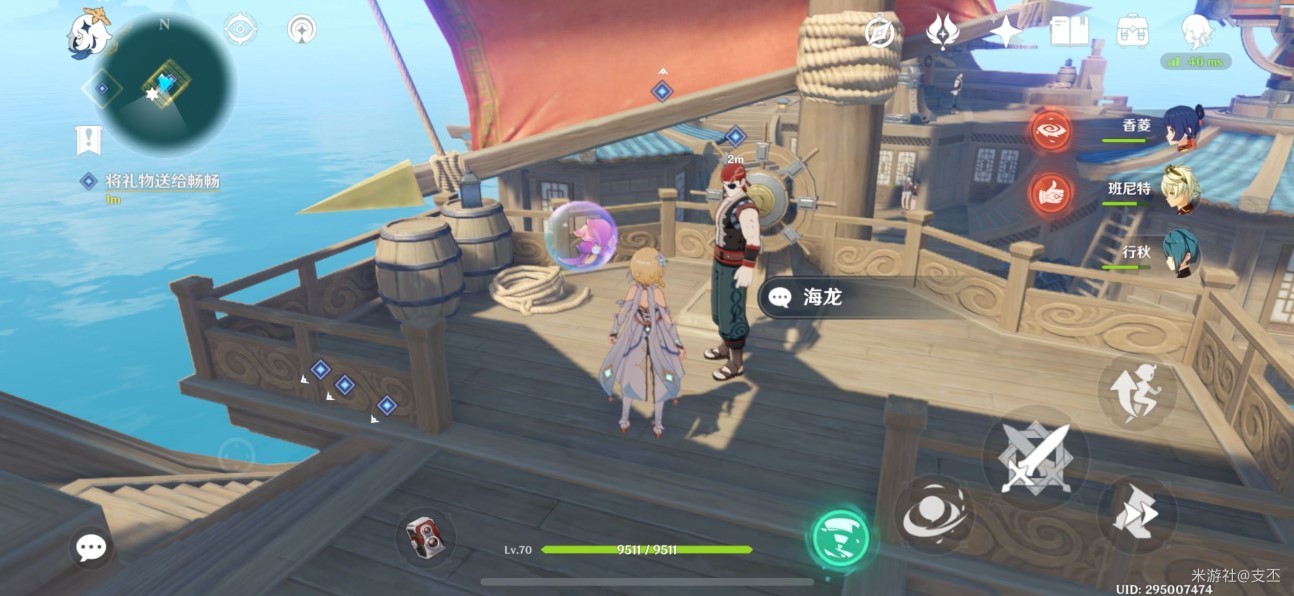Use the red gadget quick-use icon

click(x=427, y=538)
